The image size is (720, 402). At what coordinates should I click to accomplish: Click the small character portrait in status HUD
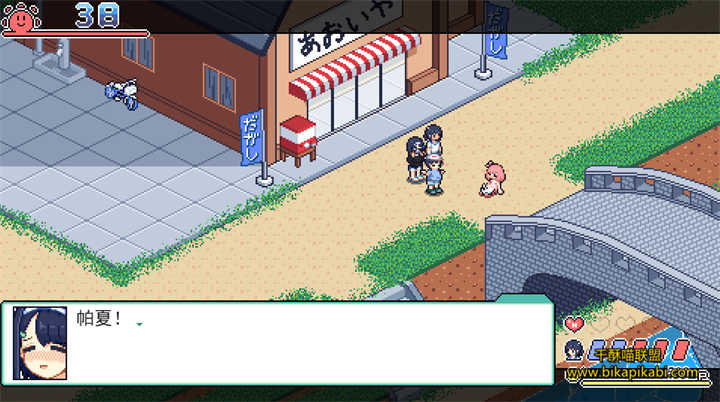[x=573, y=350]
